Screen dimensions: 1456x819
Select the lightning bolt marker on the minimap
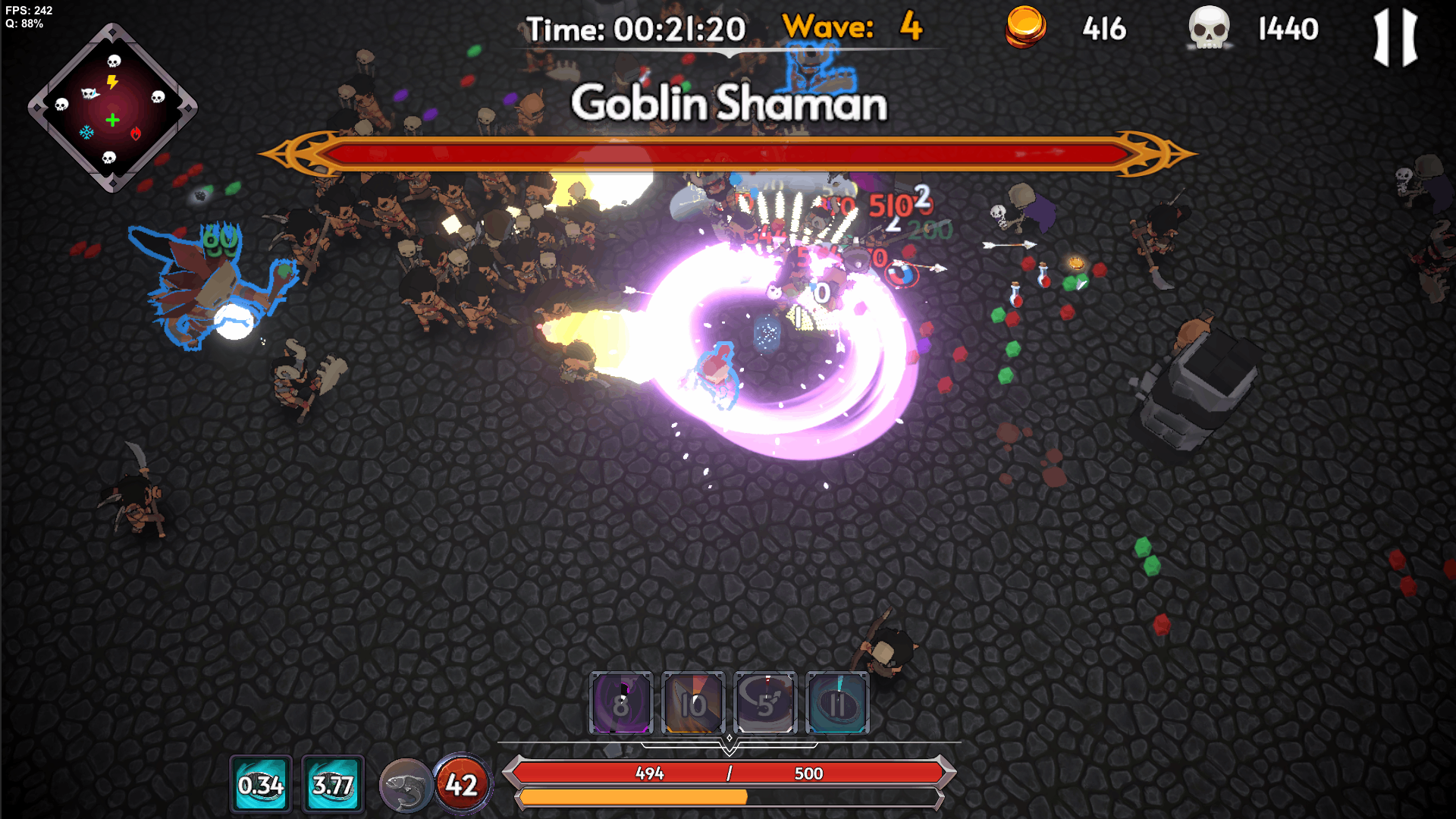click(x=112, y=82)
